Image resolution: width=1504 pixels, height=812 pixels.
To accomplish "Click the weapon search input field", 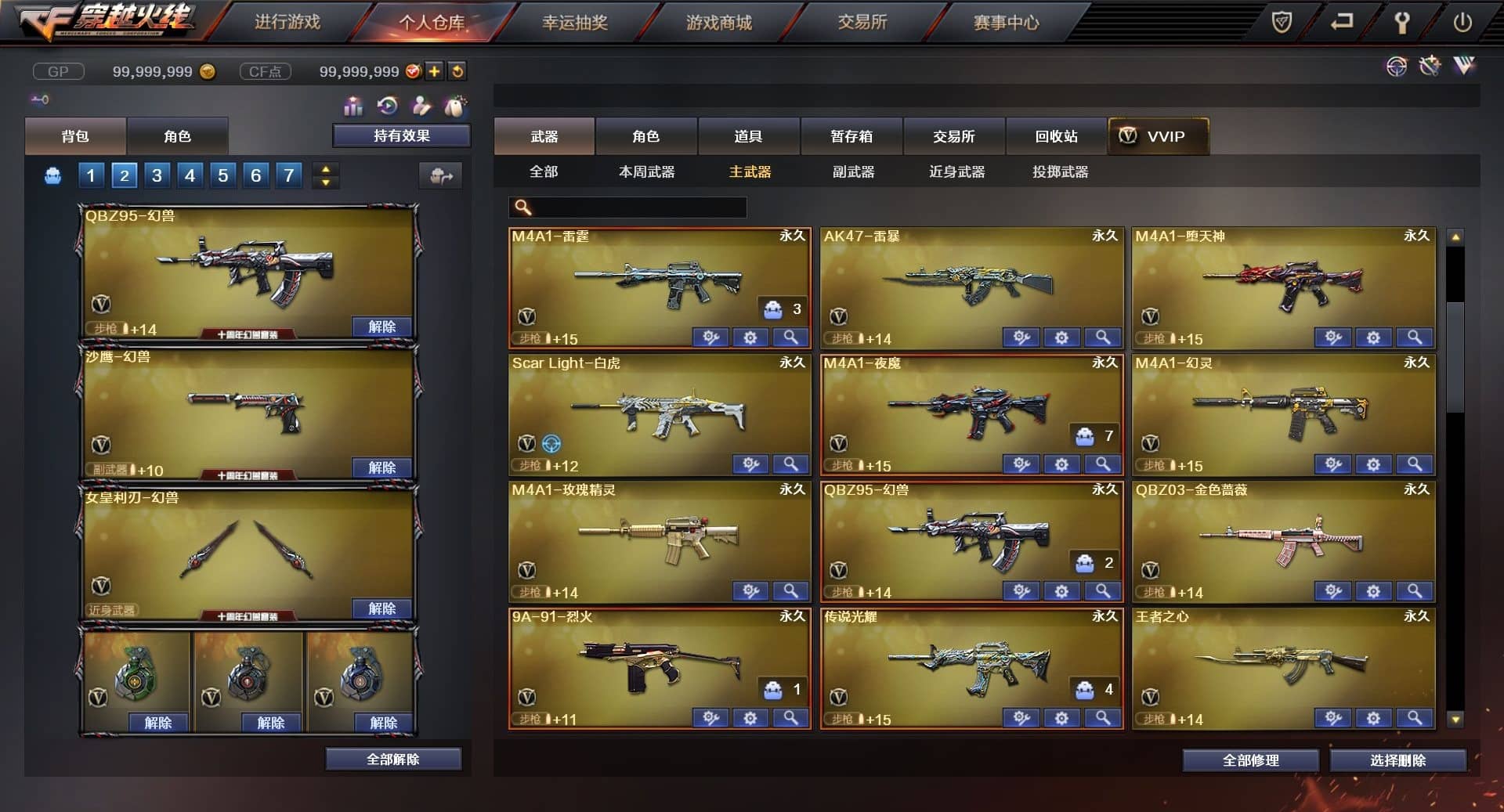I will point(627,208).
